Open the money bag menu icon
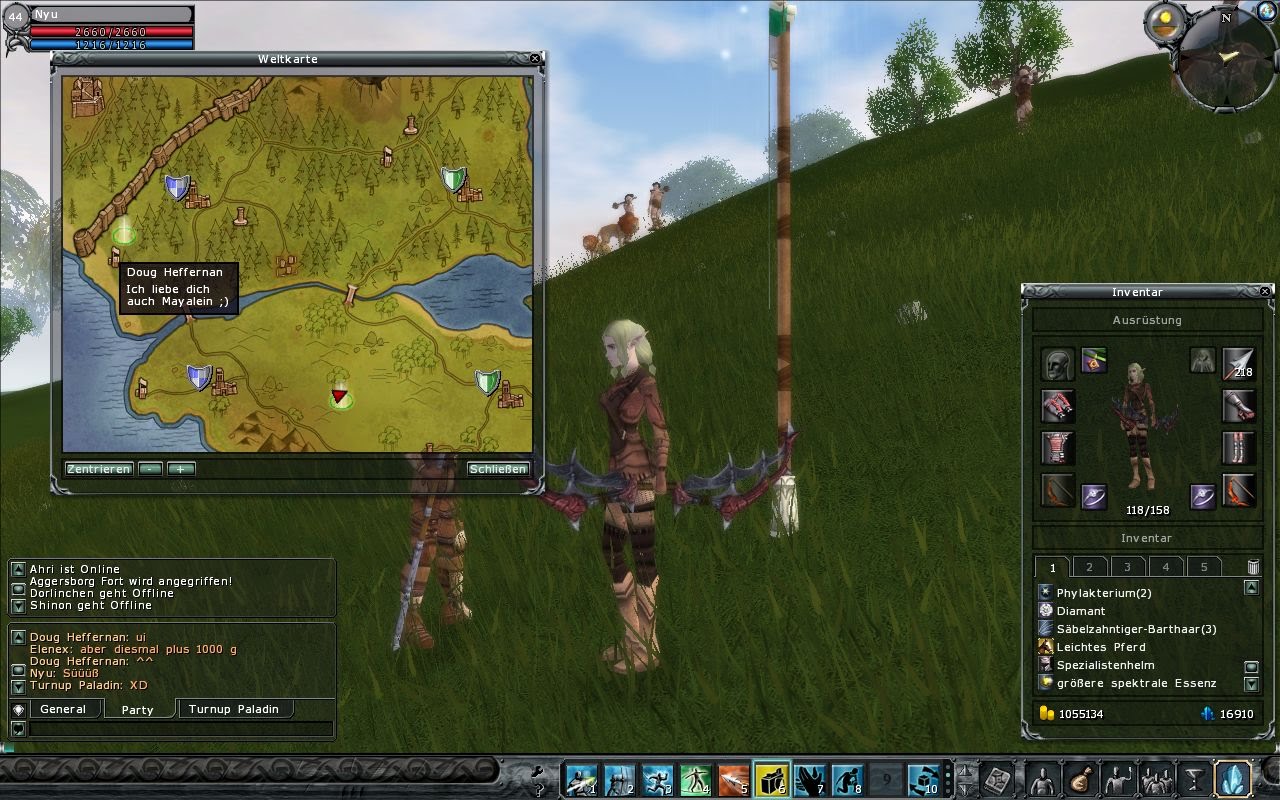The image size is (1280, 800). [x=1080, y=779]
